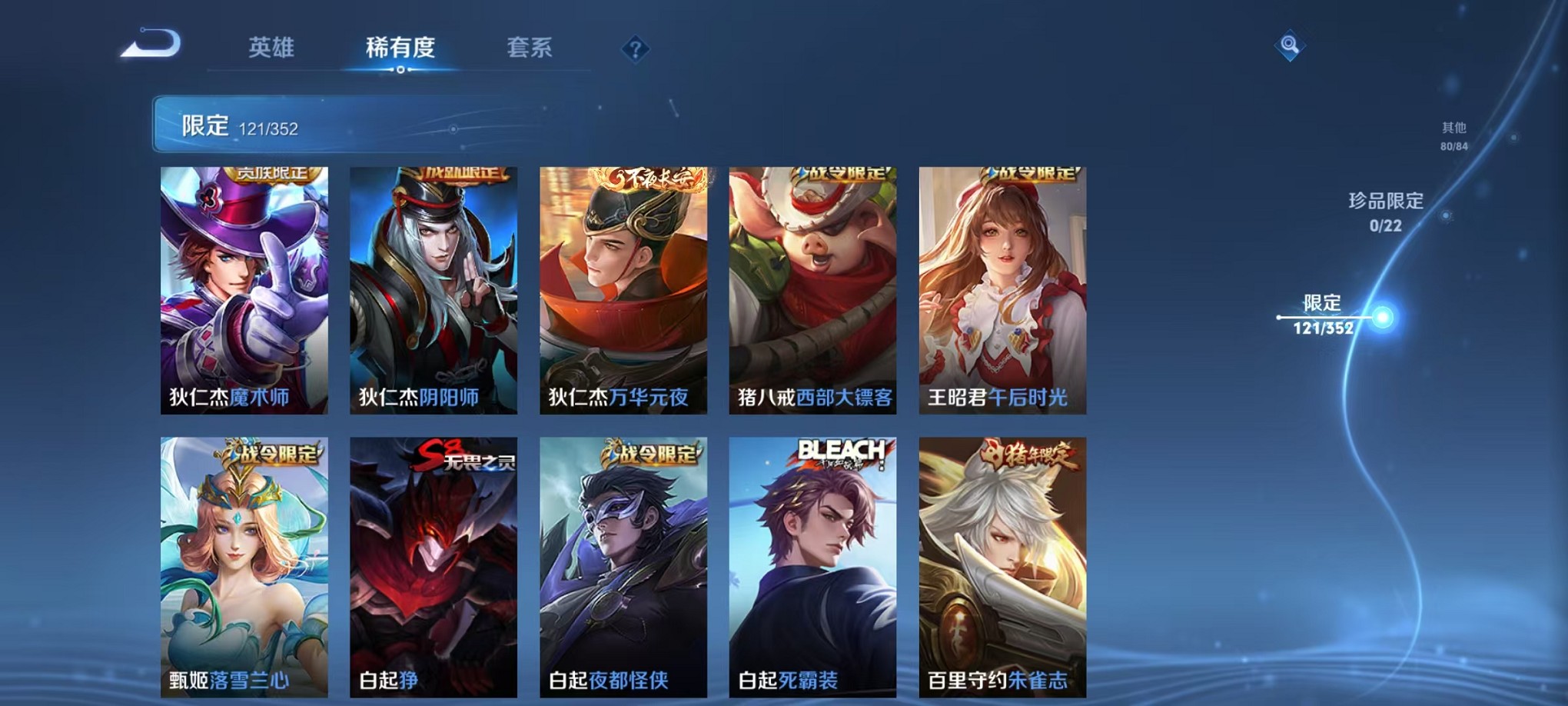Click the 贵族限定 banner on 狄仁杰魔术师 skin

click(273, 175)
